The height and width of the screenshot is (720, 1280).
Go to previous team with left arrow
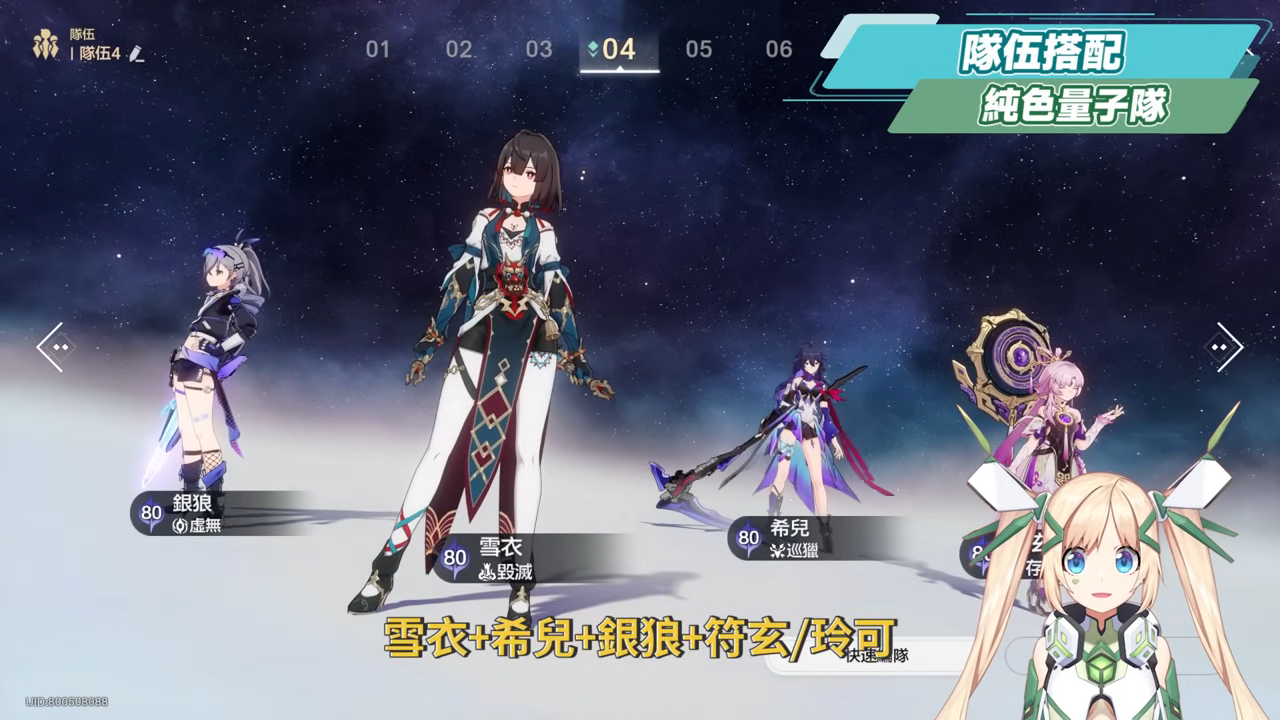pos(55,347)
